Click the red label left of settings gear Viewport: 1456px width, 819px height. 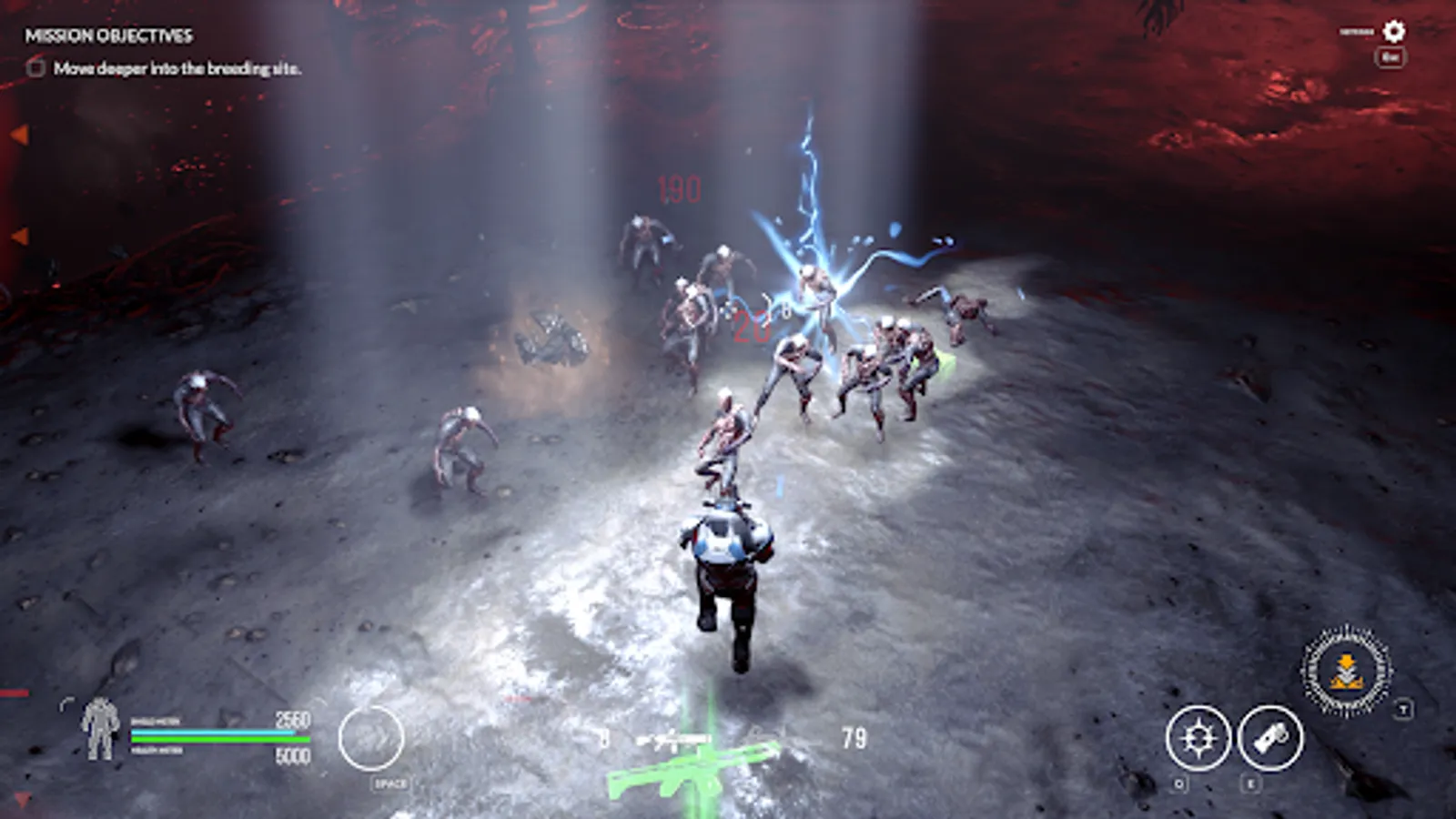pyautogui.click(x=1357, y=32)
